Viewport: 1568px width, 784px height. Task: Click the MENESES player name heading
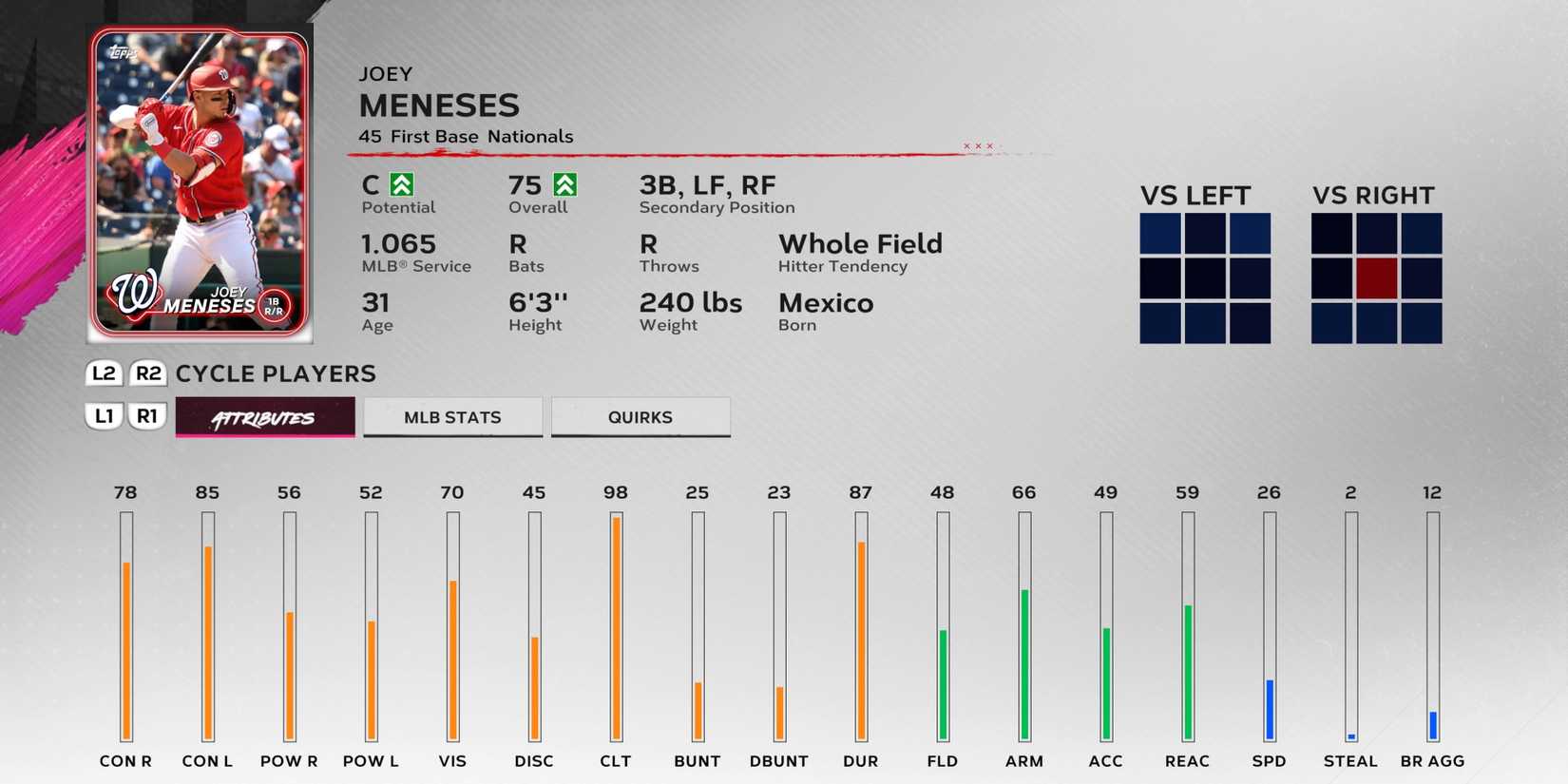click(x=439, y=105)
